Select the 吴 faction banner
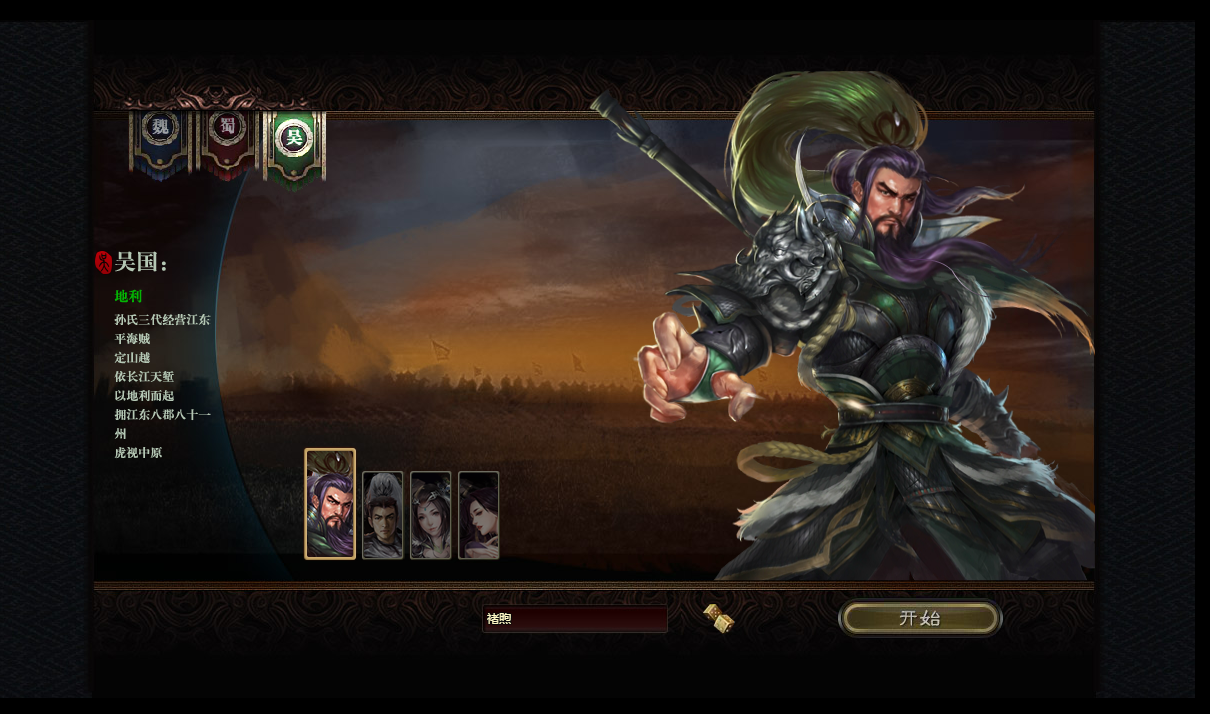This screenshot has height=714, width=1210. [294, 140]
